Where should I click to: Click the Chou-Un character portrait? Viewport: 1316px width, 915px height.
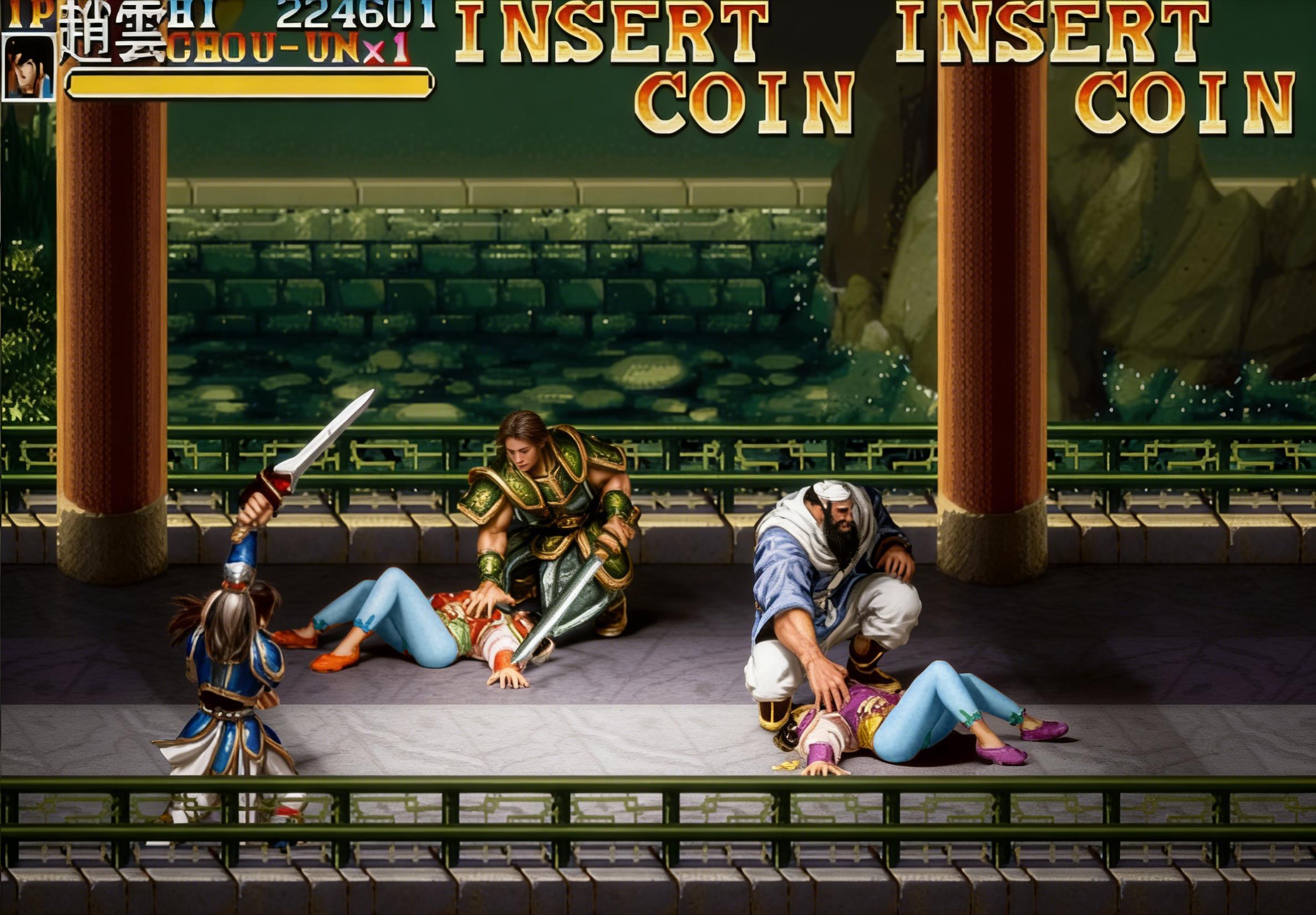(x=29, y=68)
